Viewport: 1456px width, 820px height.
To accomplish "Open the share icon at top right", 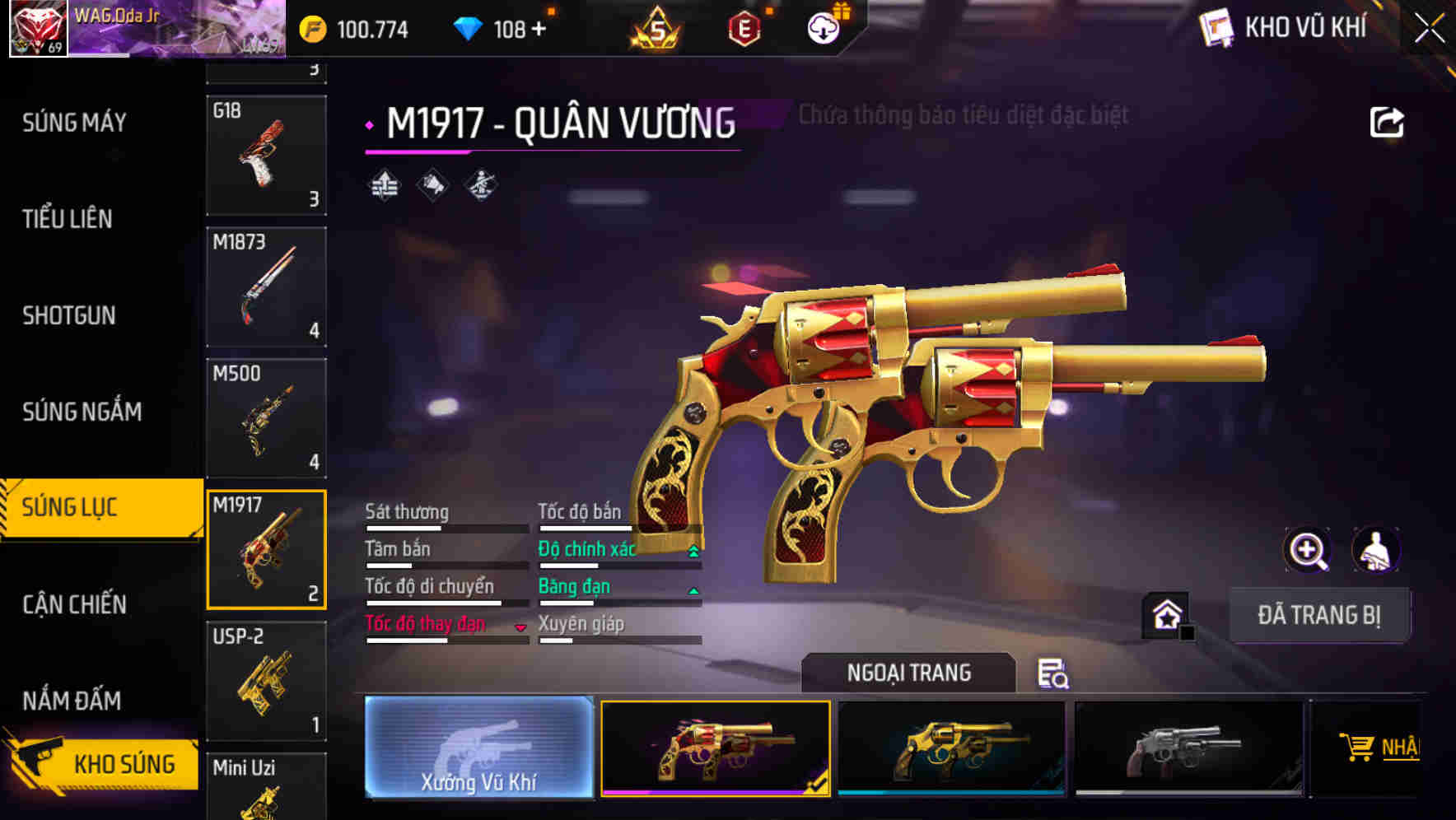I will [1387, 121].
